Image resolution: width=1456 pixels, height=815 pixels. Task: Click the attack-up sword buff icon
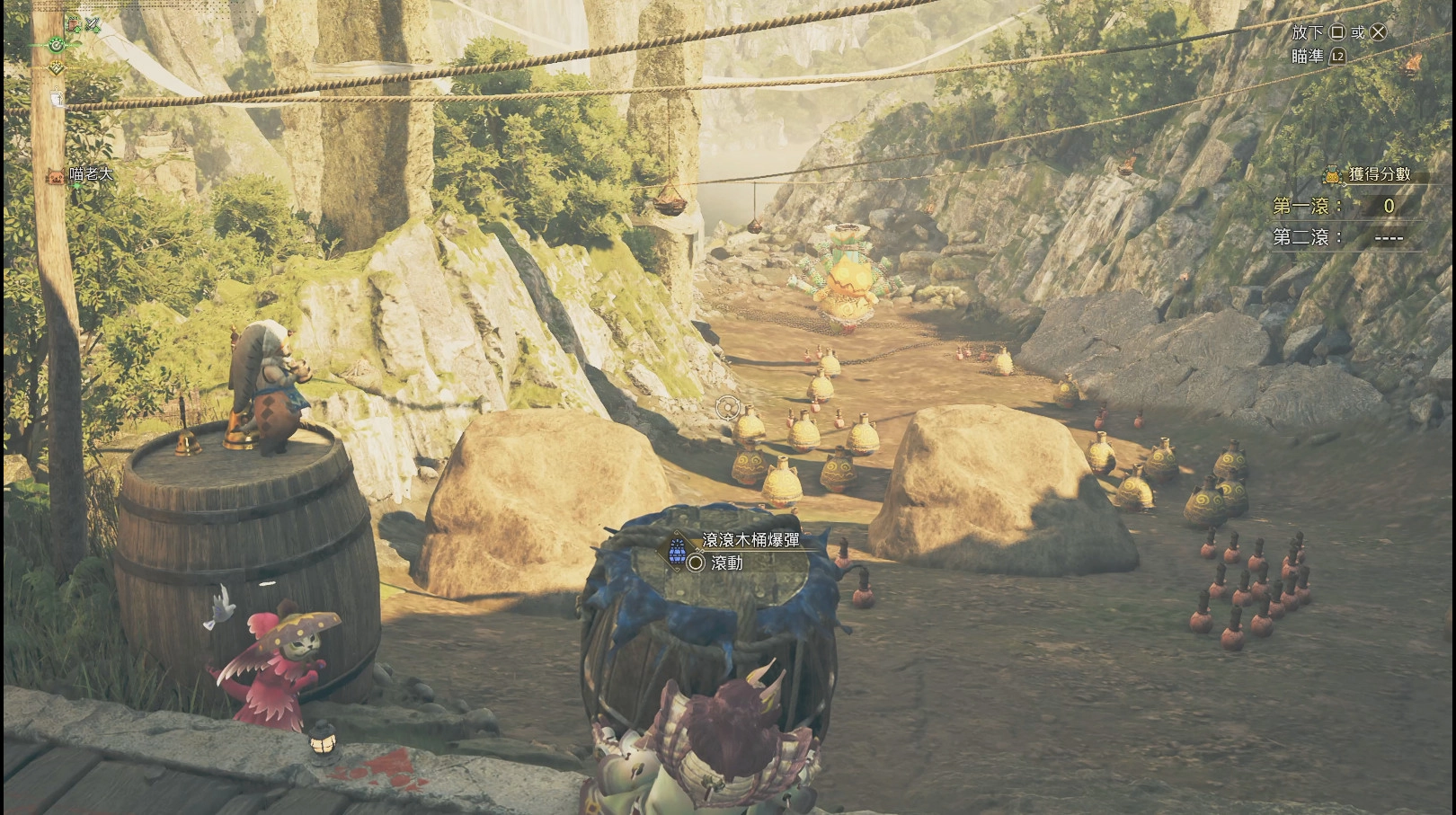click(x=91, y=24)
